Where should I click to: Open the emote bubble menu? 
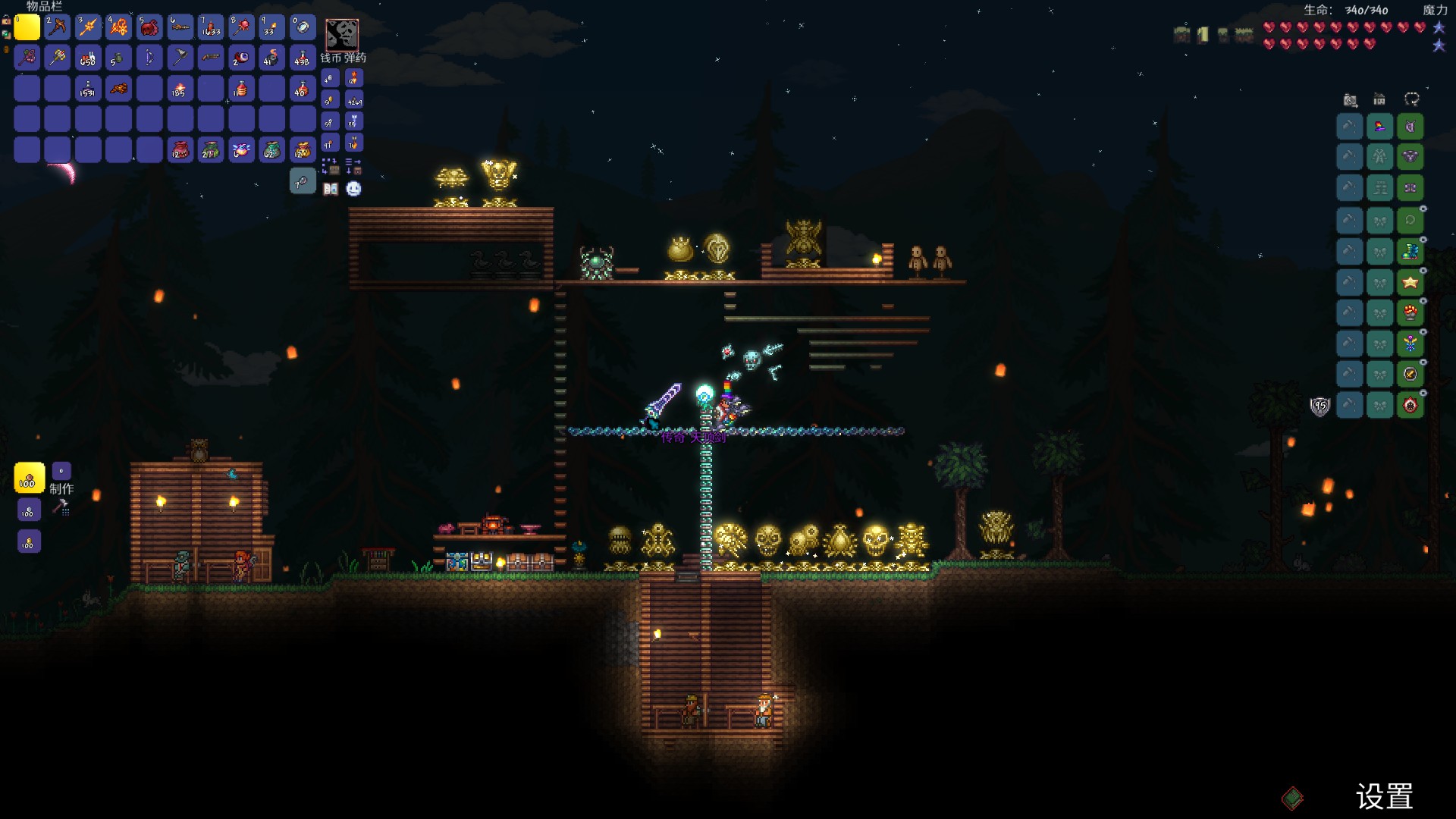pyautogui.click(x=353, y=189)
